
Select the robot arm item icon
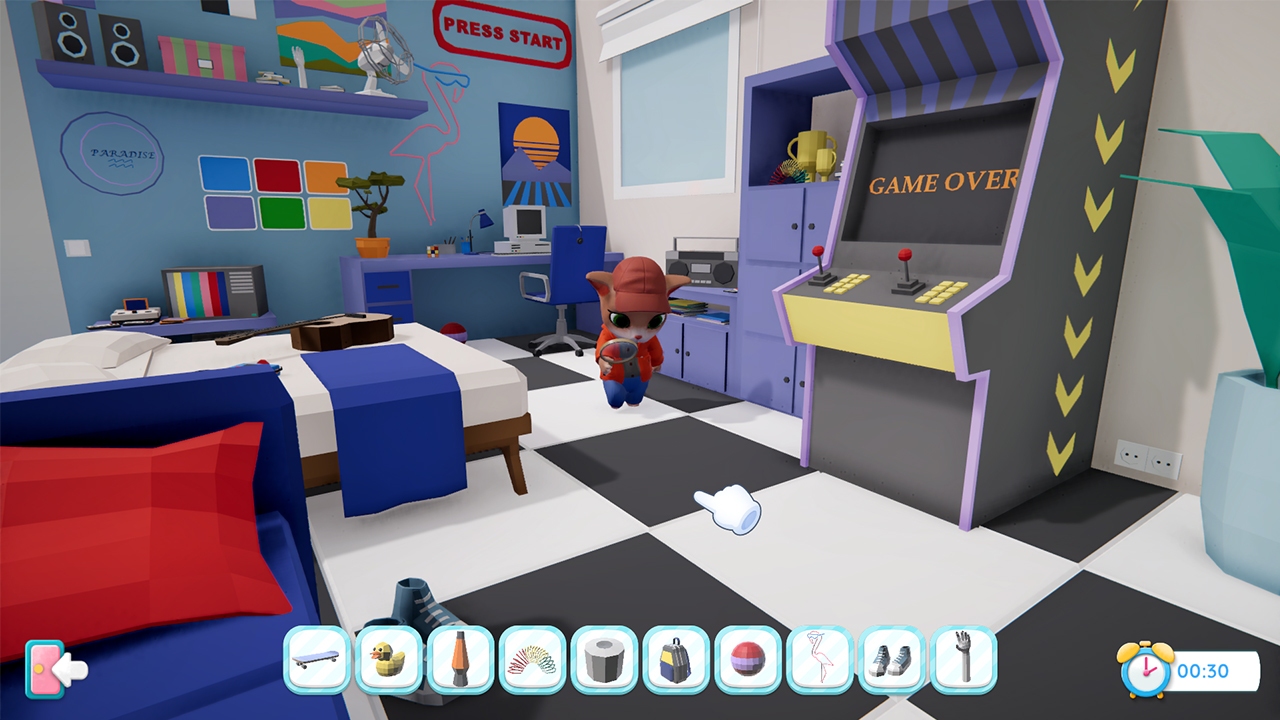coord(963,662)
